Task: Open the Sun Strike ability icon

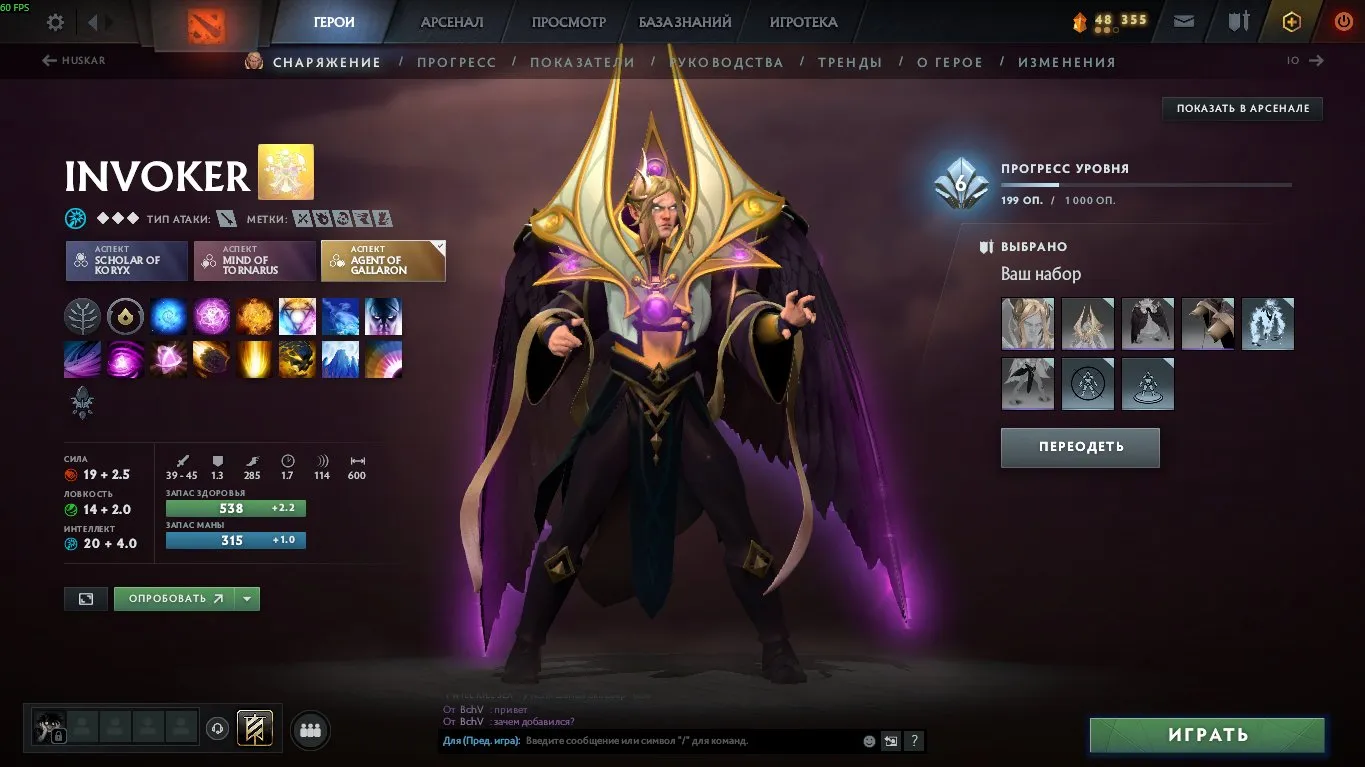Action: pyautogui.click(x=254, y=360)
